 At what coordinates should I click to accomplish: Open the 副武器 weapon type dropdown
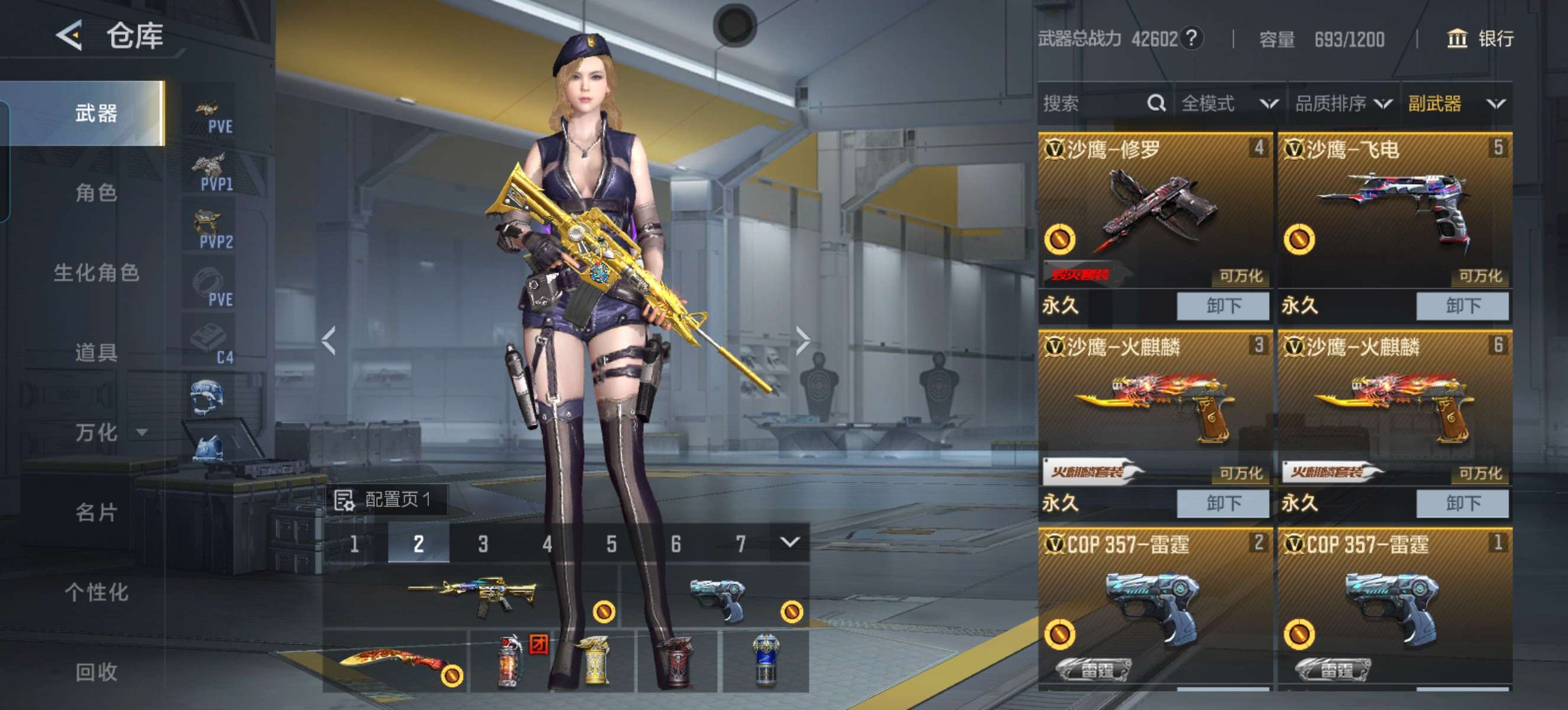pos(1456,104)
